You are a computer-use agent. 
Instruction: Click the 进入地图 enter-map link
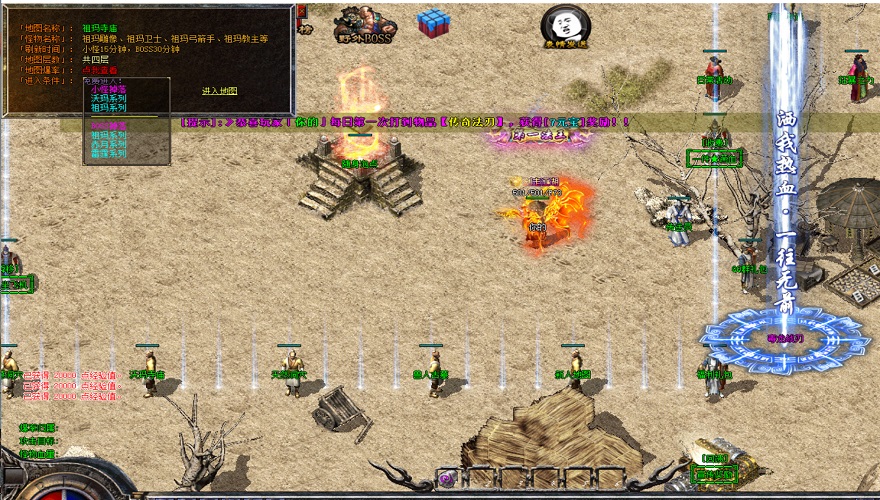[x=219, y=91]
